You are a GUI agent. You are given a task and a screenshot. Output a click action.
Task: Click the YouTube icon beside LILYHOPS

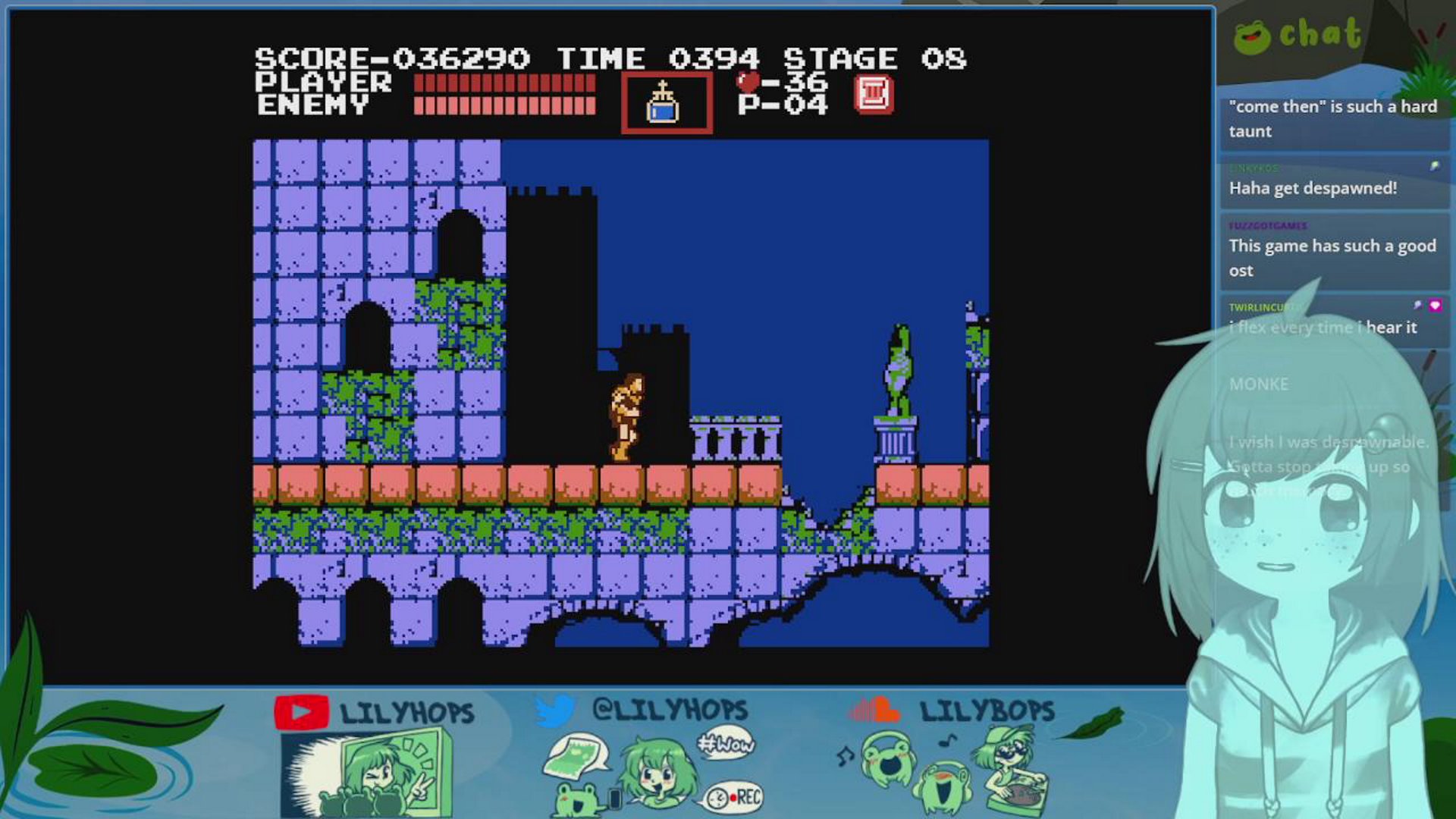[x=302, y=710]
